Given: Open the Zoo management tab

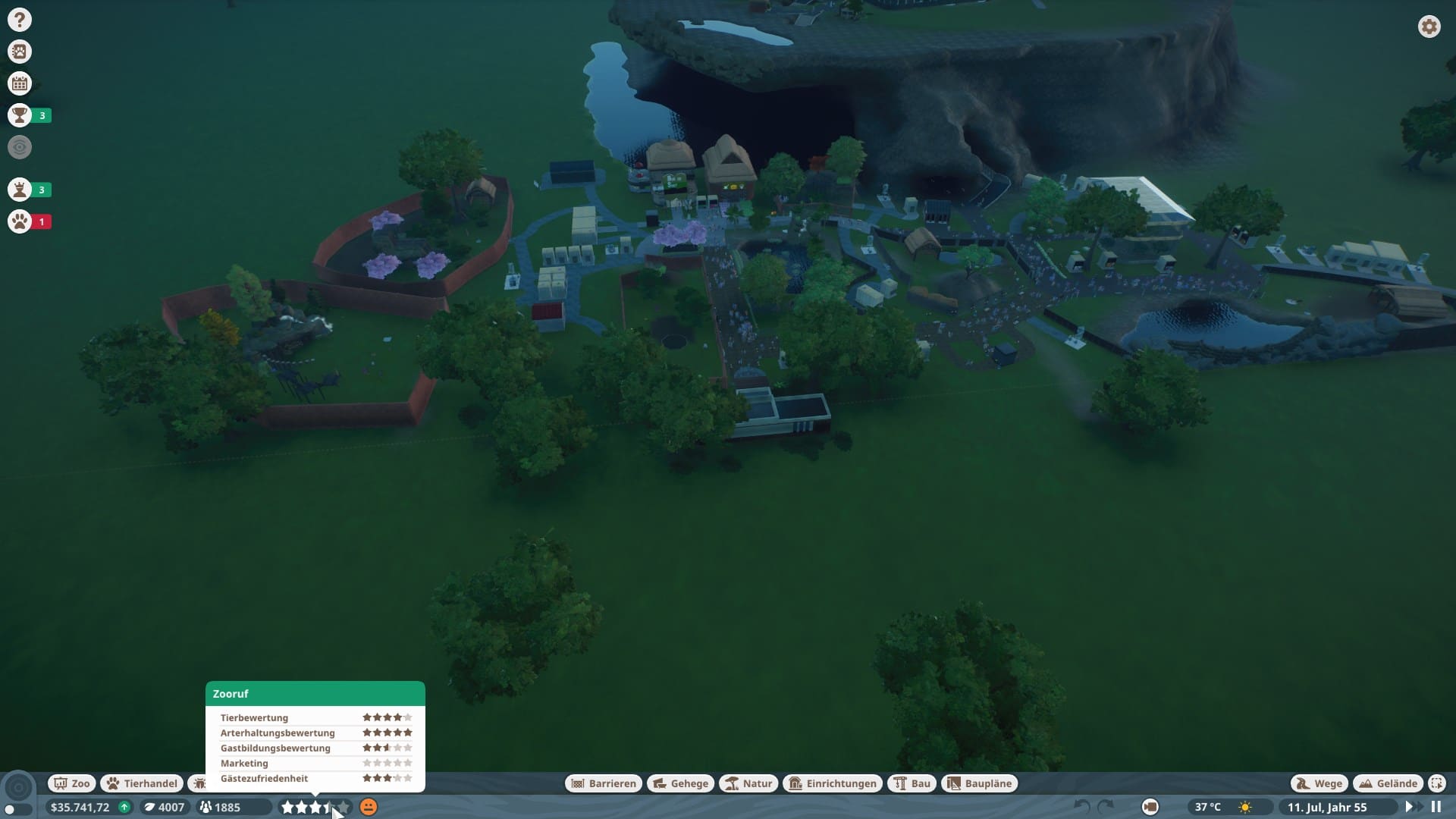Looking at the screenshot, I should pyautogui.click(x=72, y=783).
